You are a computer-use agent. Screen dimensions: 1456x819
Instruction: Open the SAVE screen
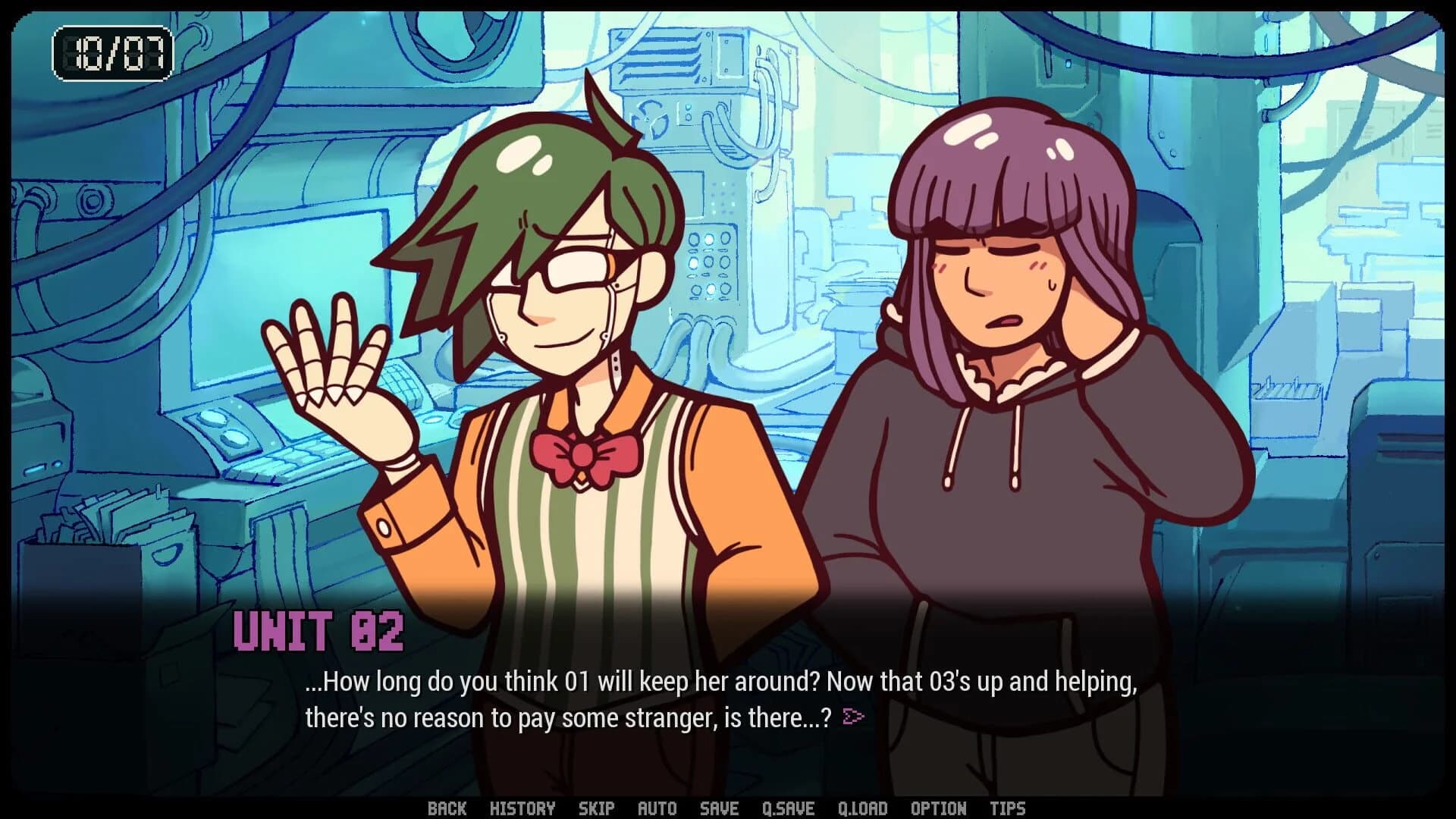click(x=719, y=808)
